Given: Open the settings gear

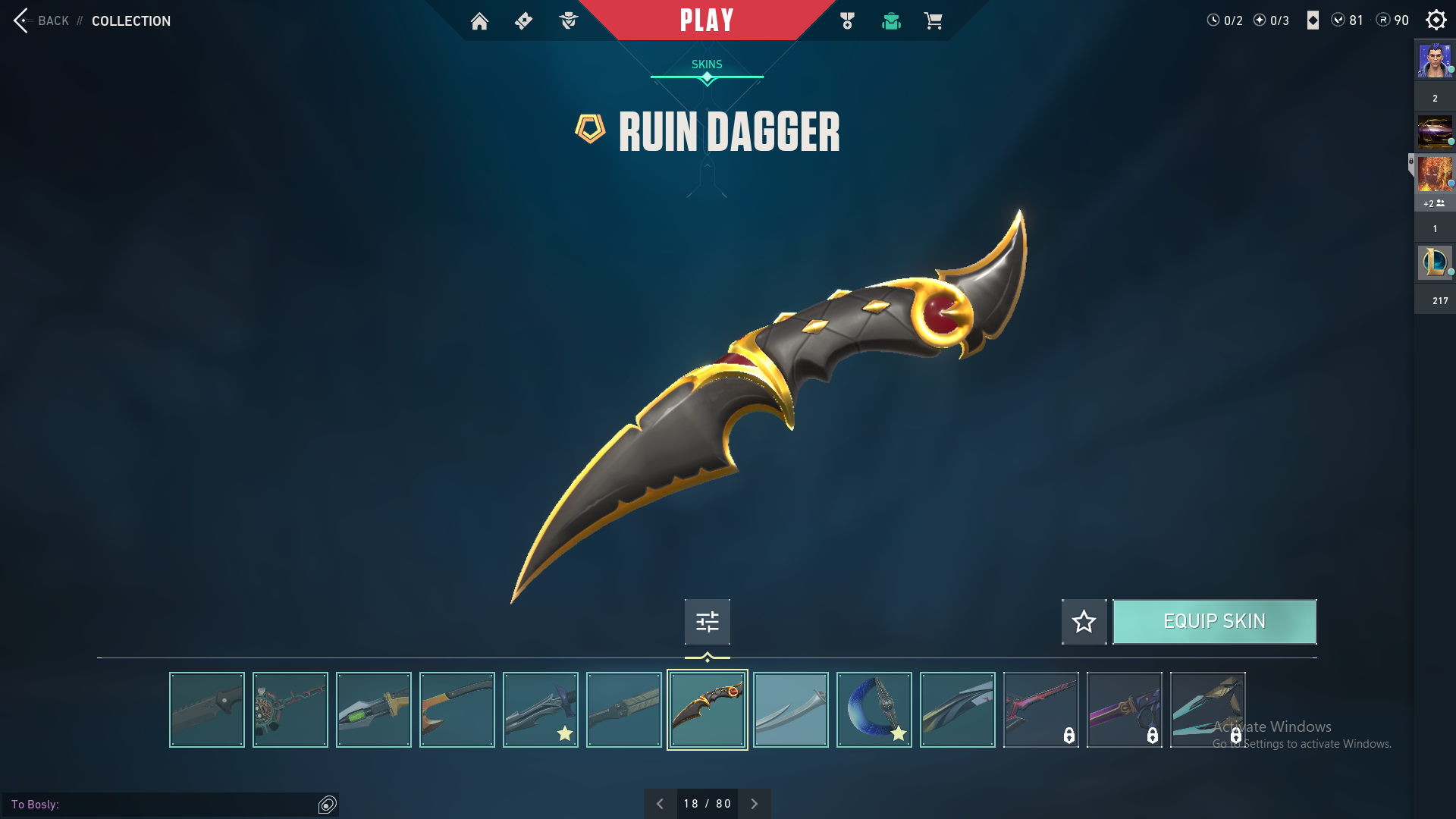Looking at the screenshot, I should 1436,20.
